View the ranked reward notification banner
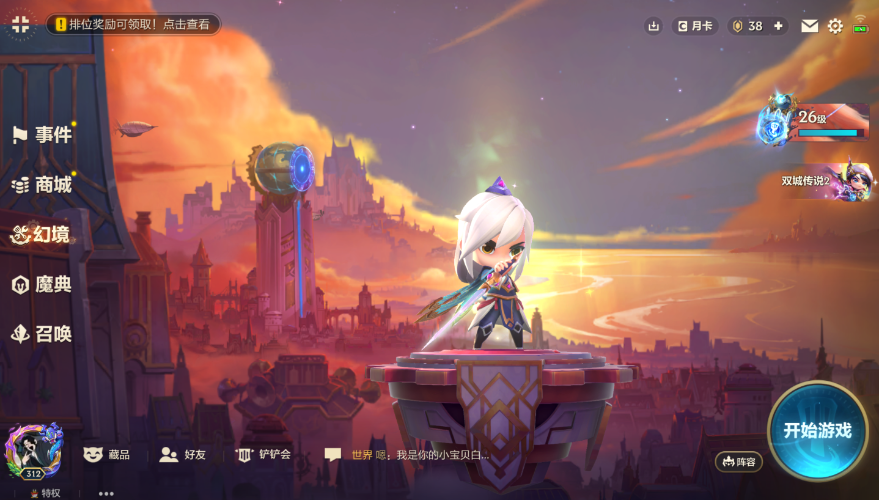This screenshot has width=879, height=500. point(134,24)
